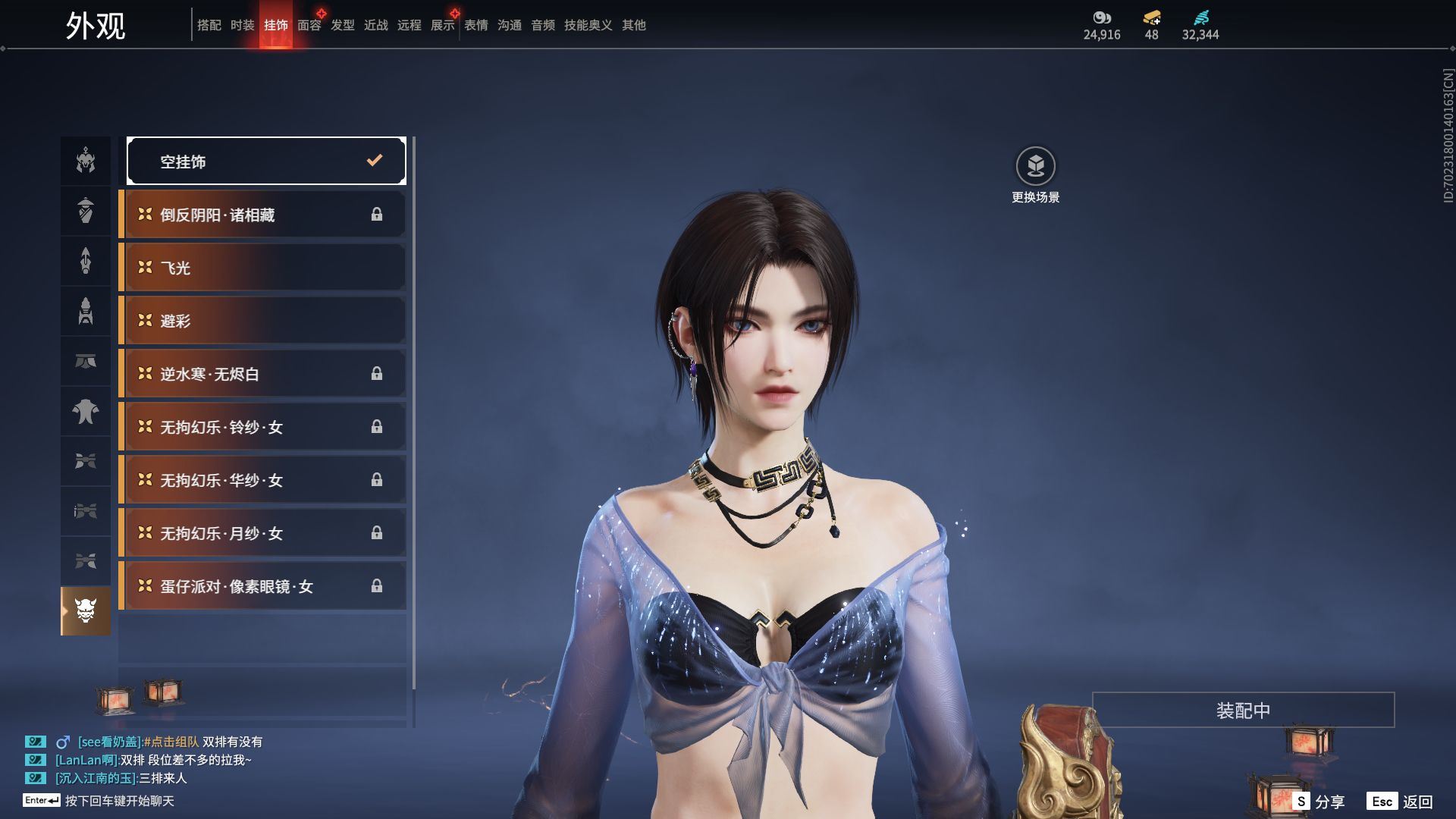This screenshot has height=819, width=1456.
Task: Switch to the 时装 tab
Action: point(242,25)
